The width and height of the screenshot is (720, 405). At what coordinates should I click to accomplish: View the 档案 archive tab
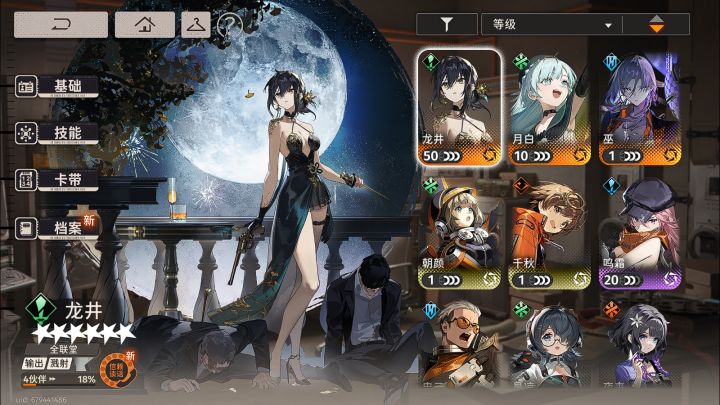(60, 229)
